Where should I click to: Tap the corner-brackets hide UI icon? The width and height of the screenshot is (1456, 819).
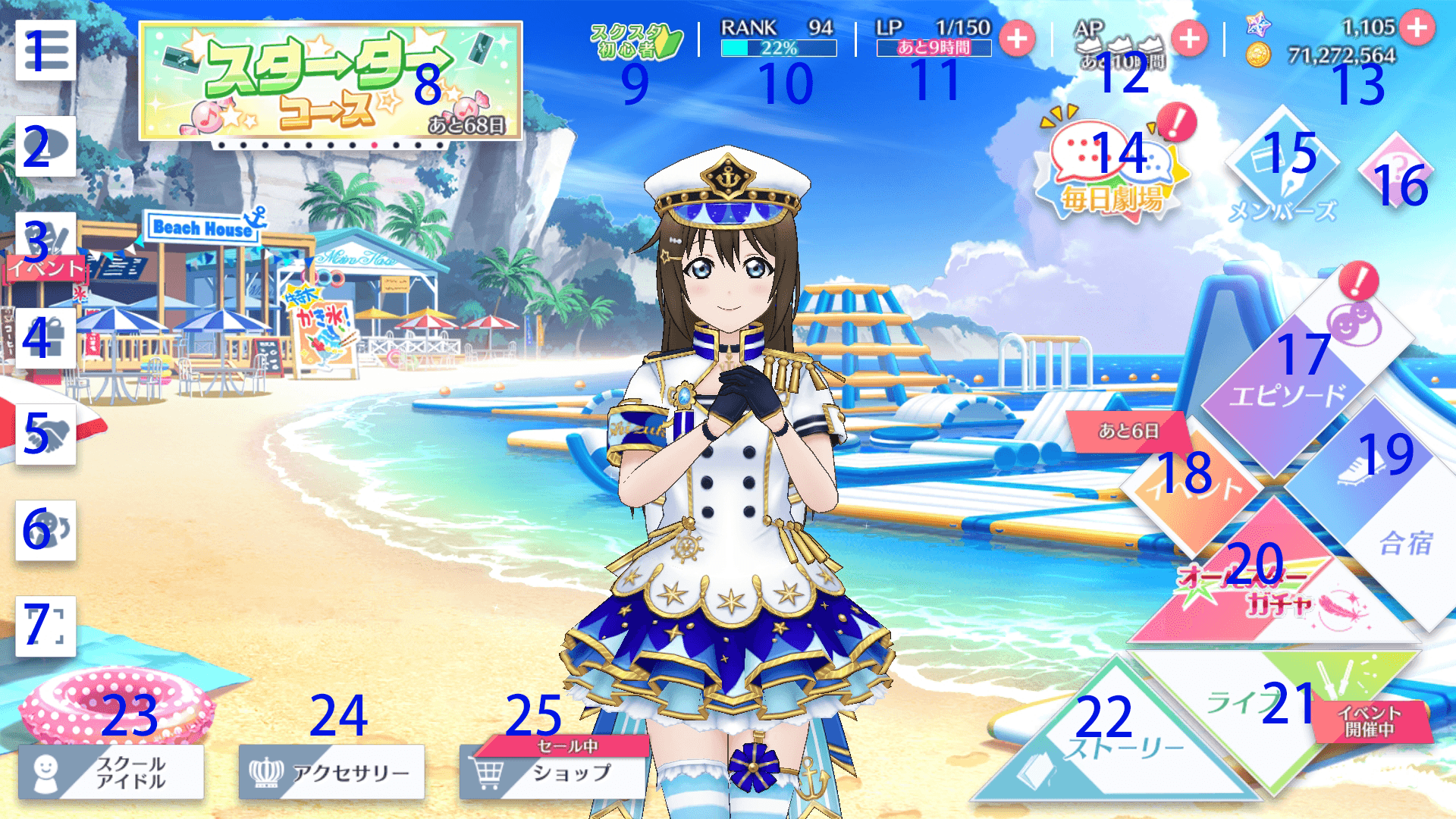[x=45, y=626]
